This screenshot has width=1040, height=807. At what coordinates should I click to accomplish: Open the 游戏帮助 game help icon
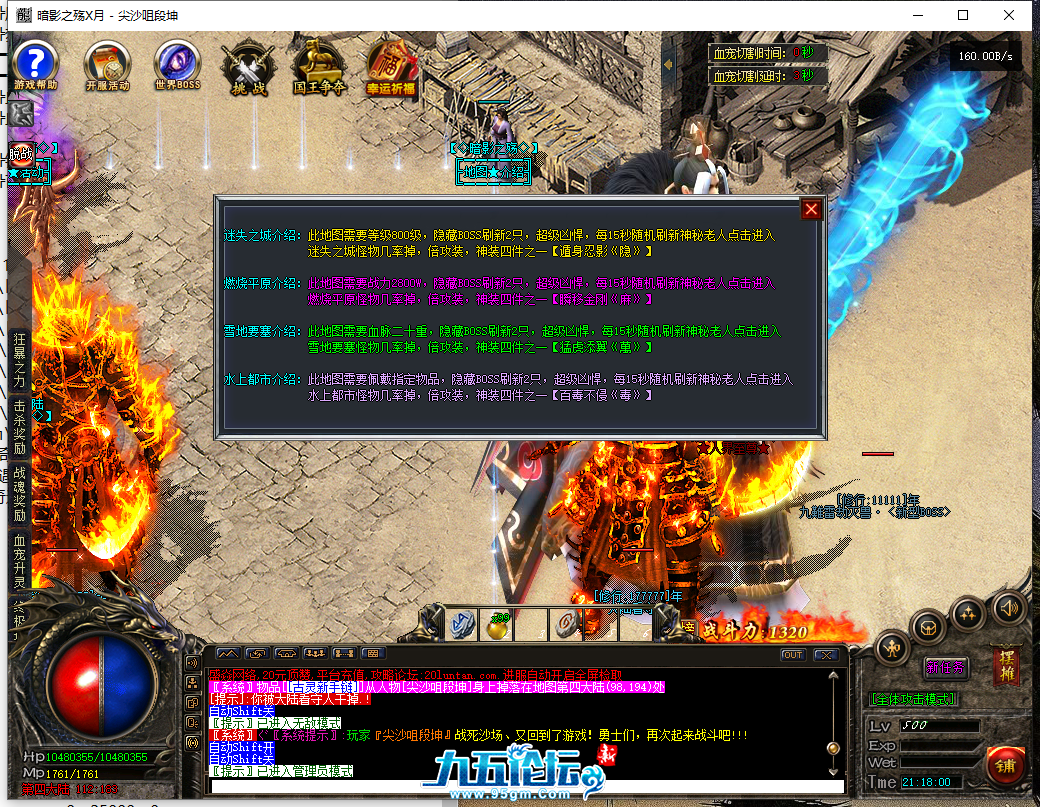tap(36, 64)
